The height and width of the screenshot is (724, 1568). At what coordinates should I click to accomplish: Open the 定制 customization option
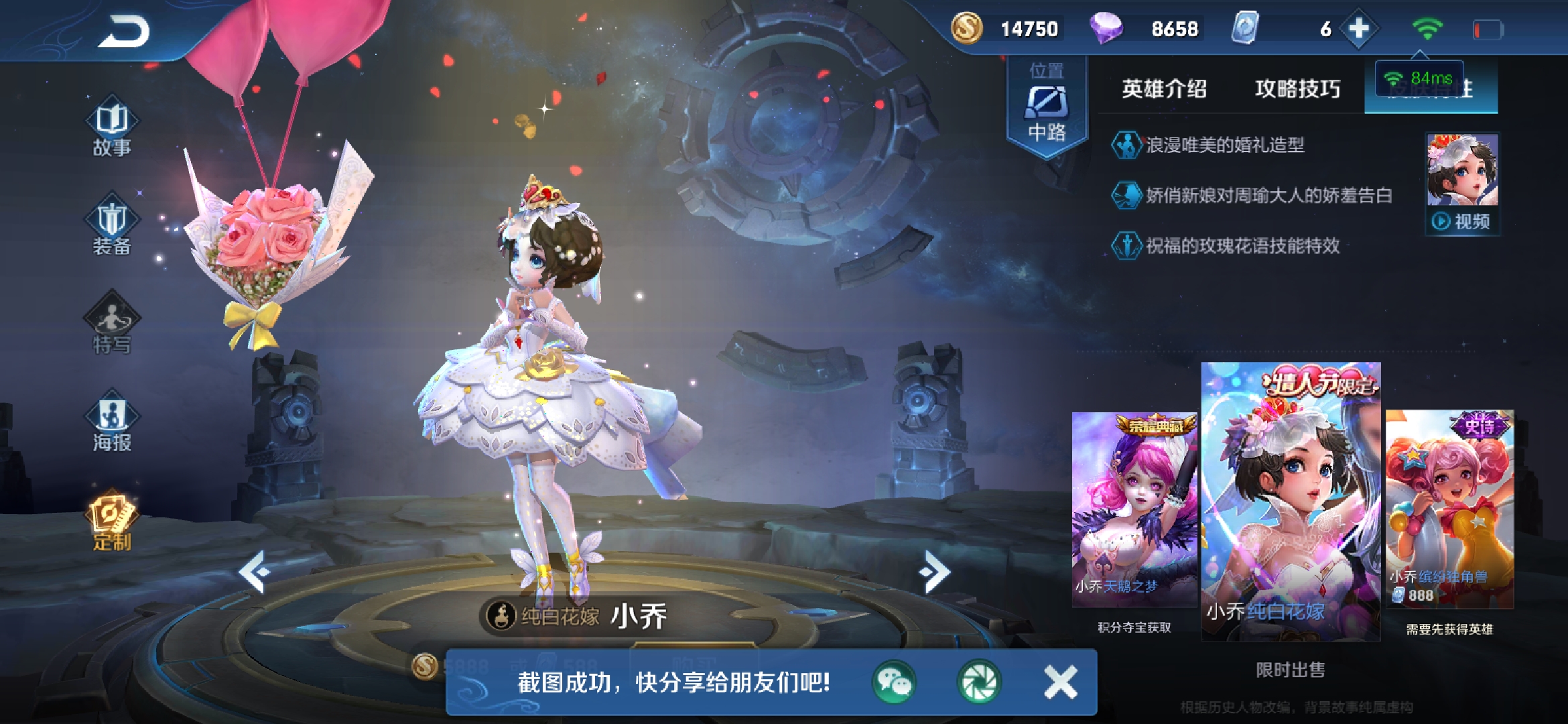tap(112, 522)
